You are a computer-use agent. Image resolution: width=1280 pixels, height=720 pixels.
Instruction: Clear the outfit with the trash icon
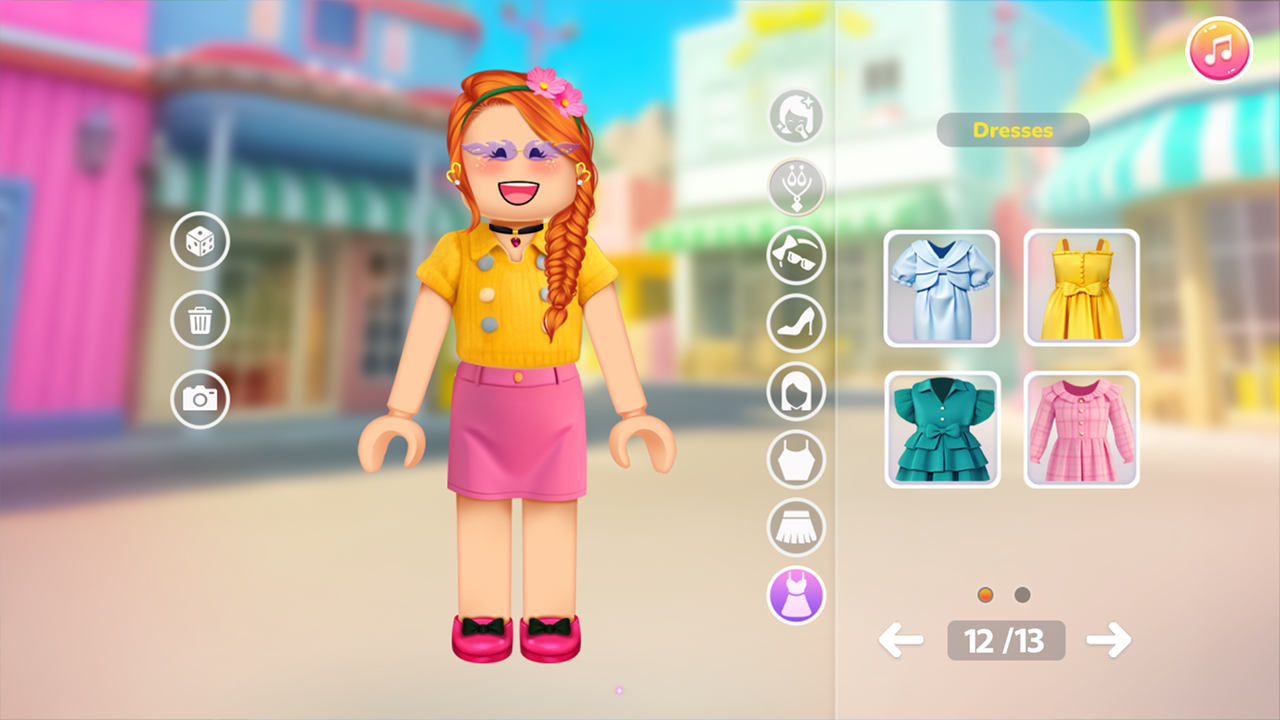point(200,320)
